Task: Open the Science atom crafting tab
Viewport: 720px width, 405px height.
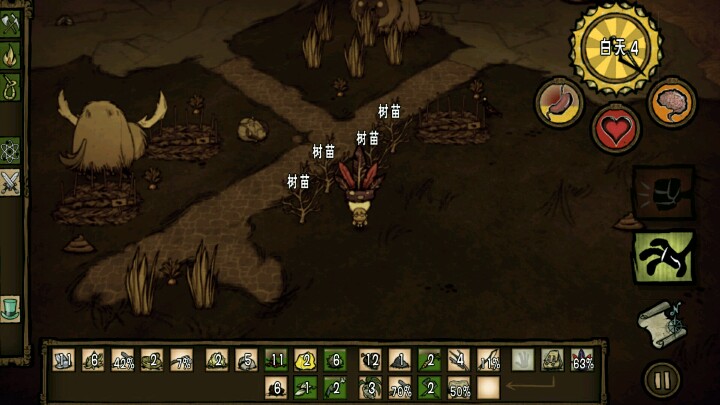Action: [9, 150]
